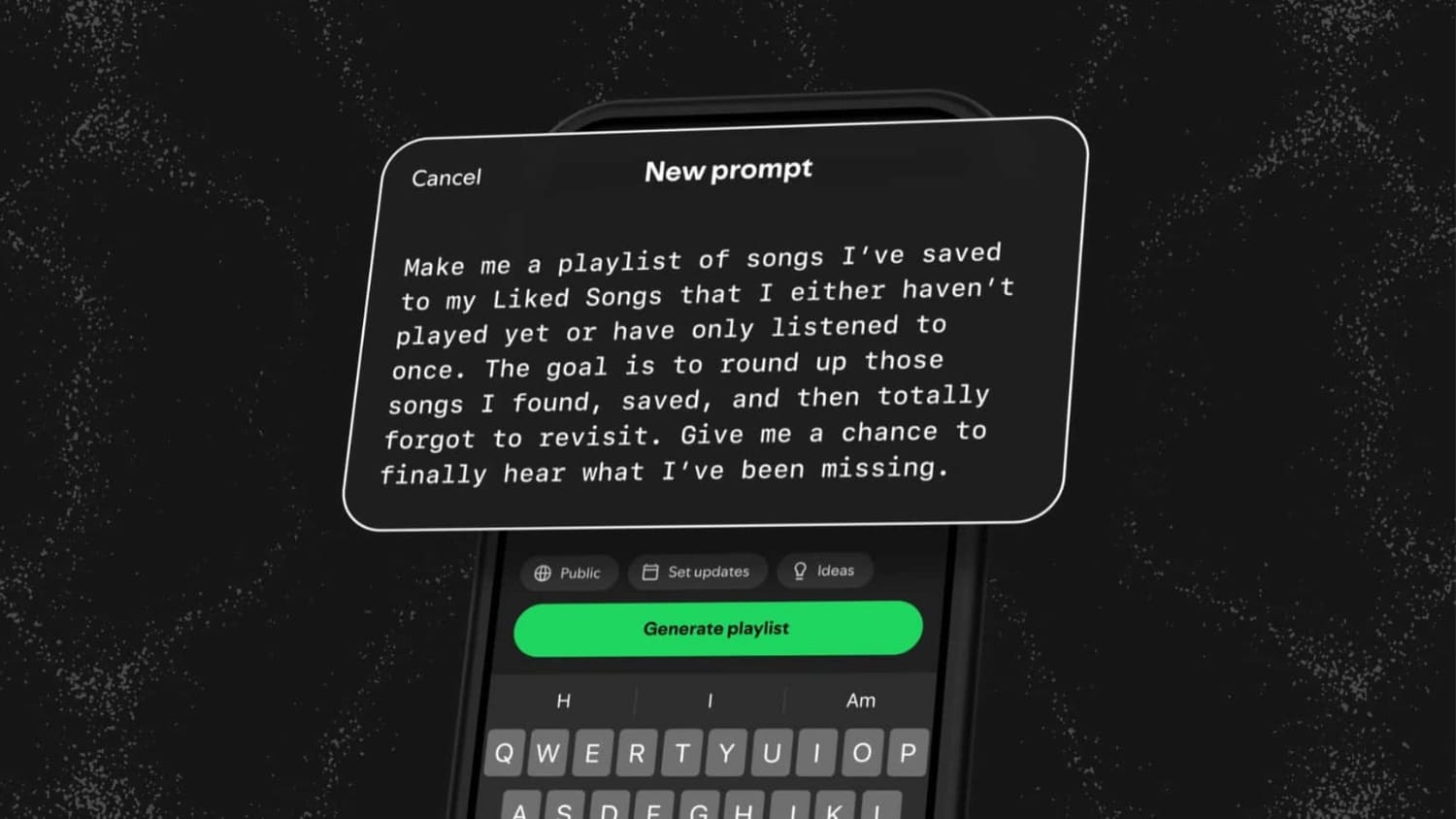Pick the 'I' prediction from the suggestion bar
Screen dimensions: 1456x819
tap(710, 700)
